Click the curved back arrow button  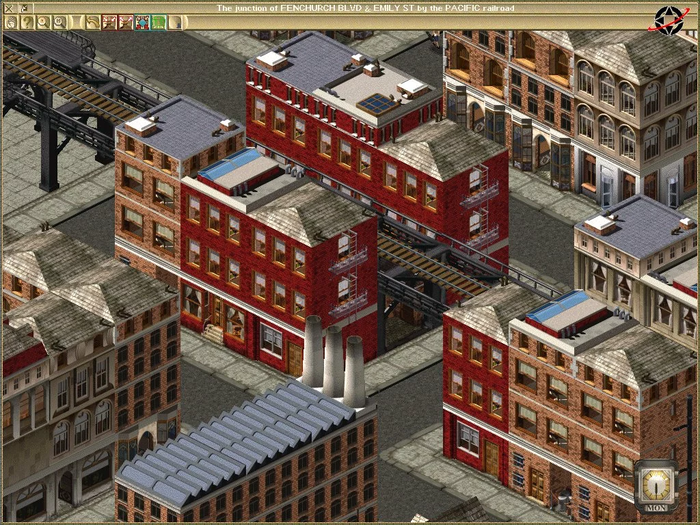pyautogui.click(x=93, y=22)
